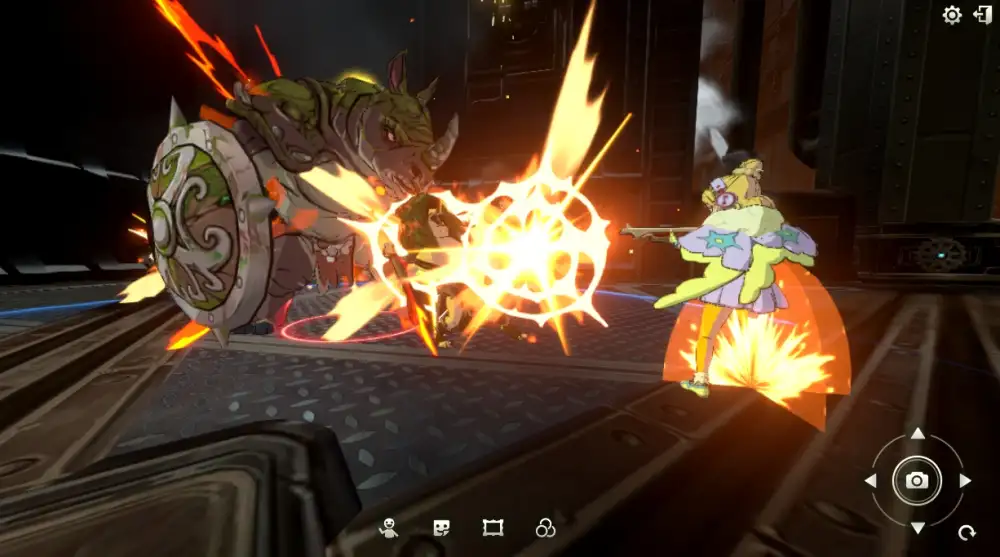Pan the camera with the left arrow
1000x557 pixels.
(x=870, y=481)
